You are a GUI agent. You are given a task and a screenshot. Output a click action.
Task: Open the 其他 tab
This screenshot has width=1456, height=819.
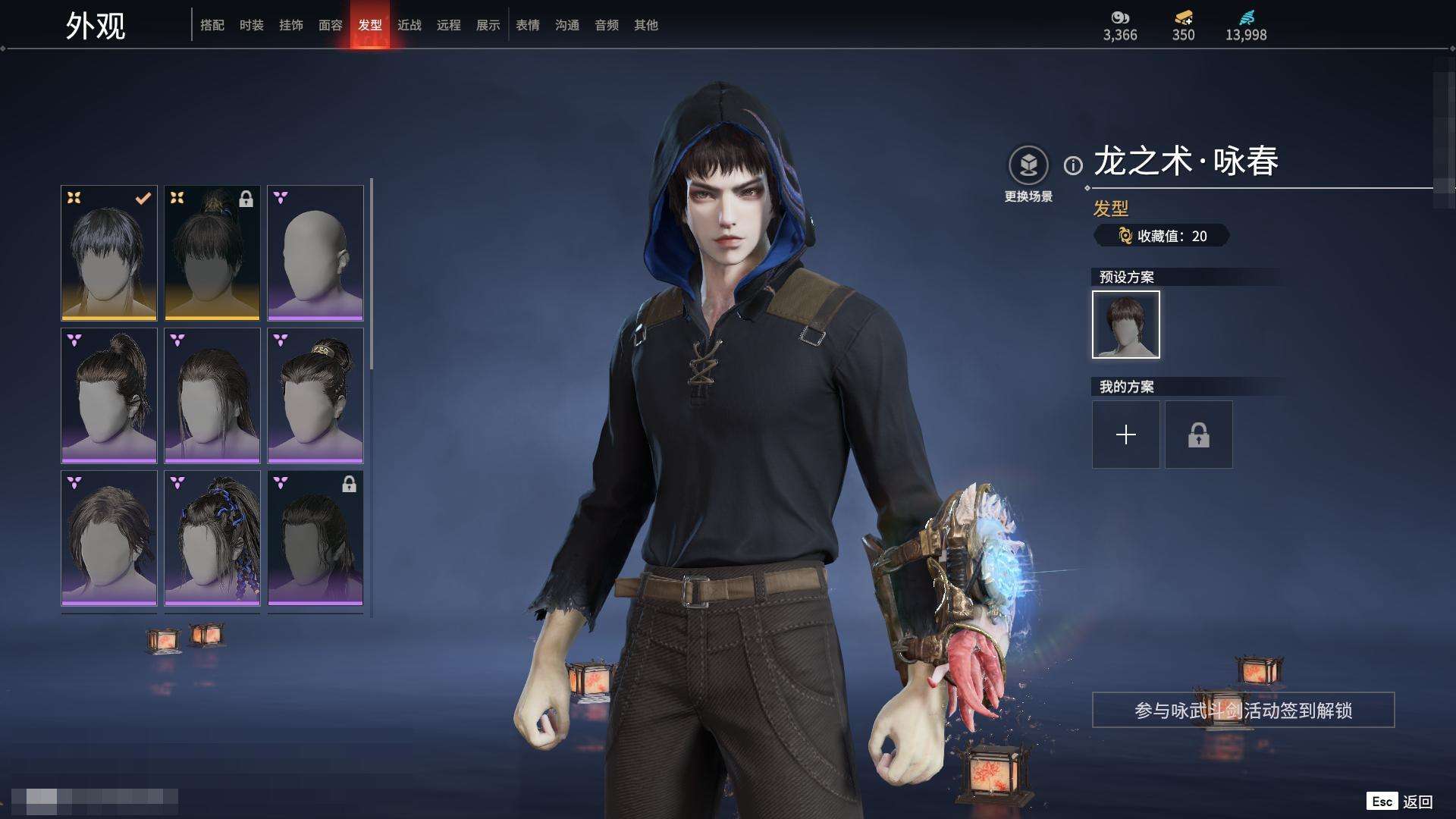pos(646,25)
